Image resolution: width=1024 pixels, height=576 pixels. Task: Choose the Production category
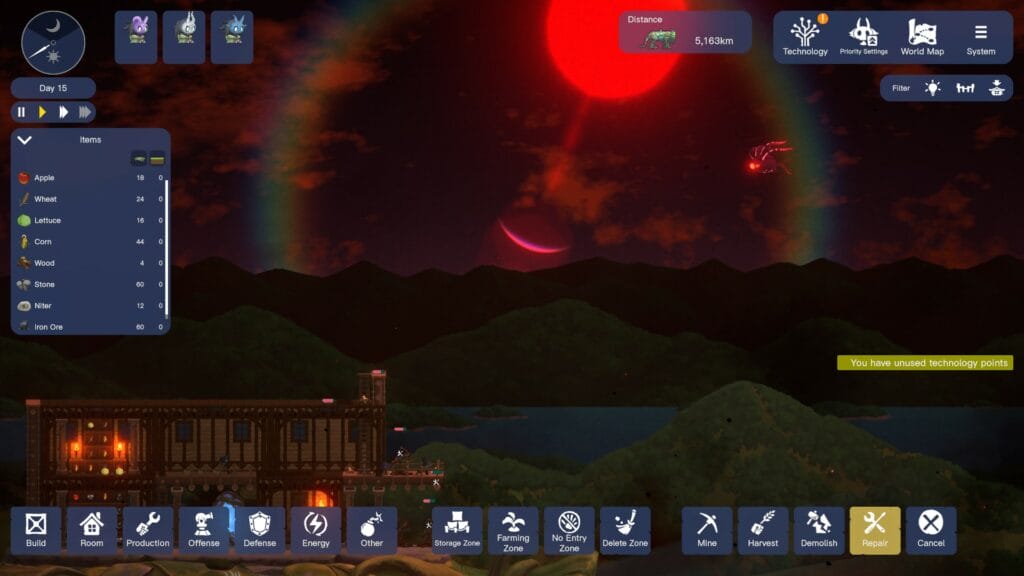[x=148, y=530]
